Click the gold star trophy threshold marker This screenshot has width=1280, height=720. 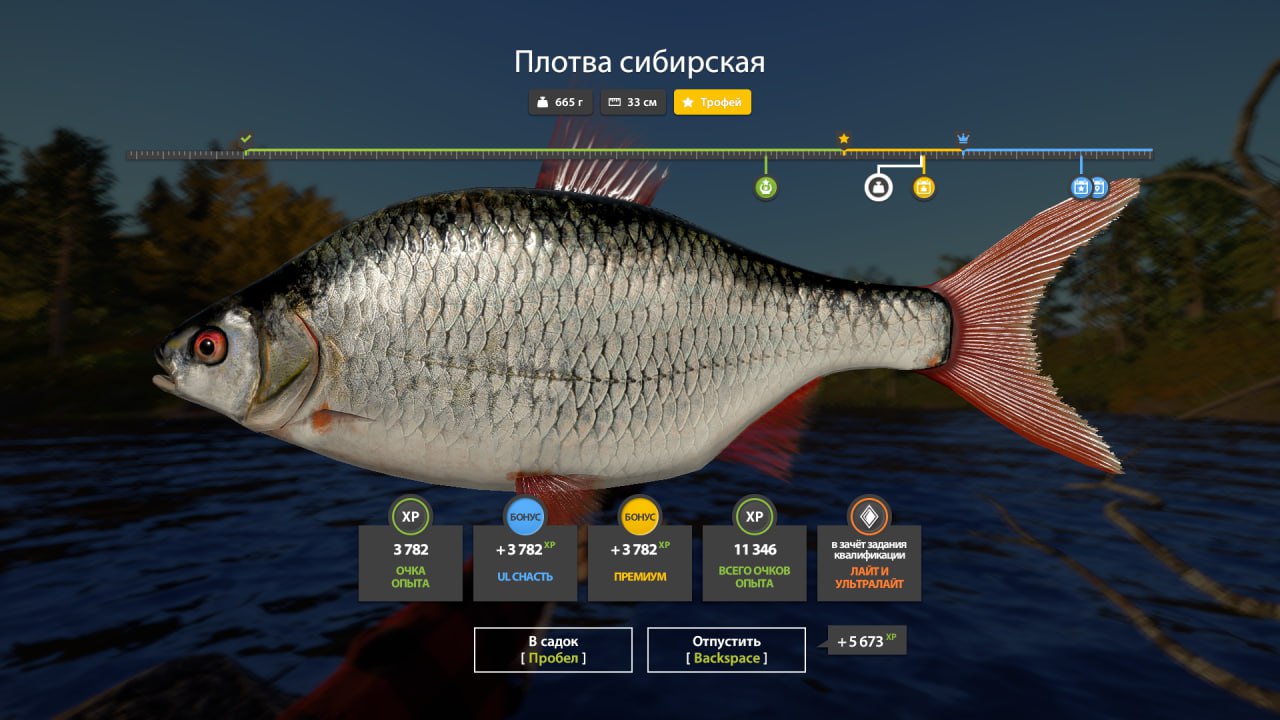(844, 138)
